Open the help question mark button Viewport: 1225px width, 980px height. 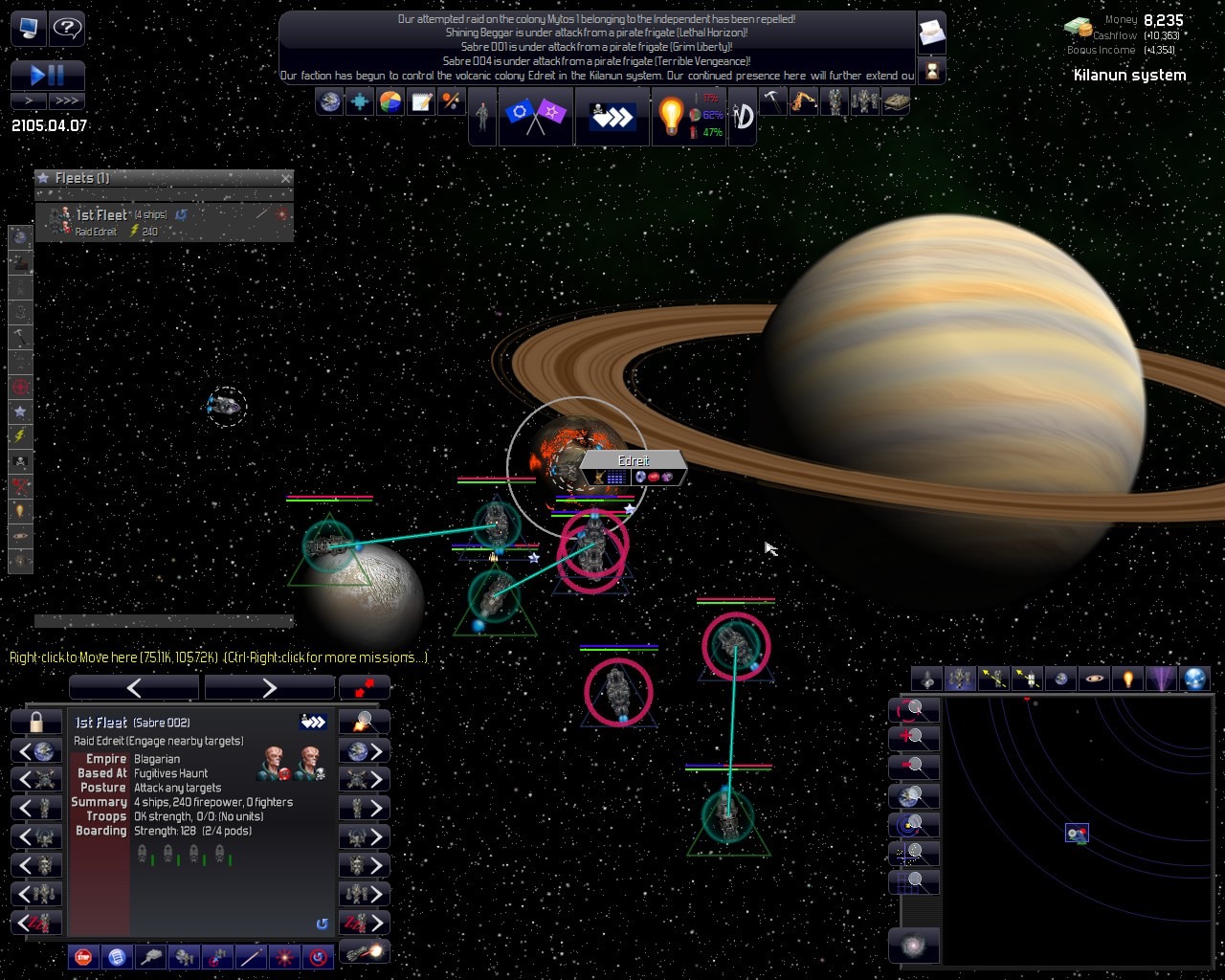click(67, 28)
